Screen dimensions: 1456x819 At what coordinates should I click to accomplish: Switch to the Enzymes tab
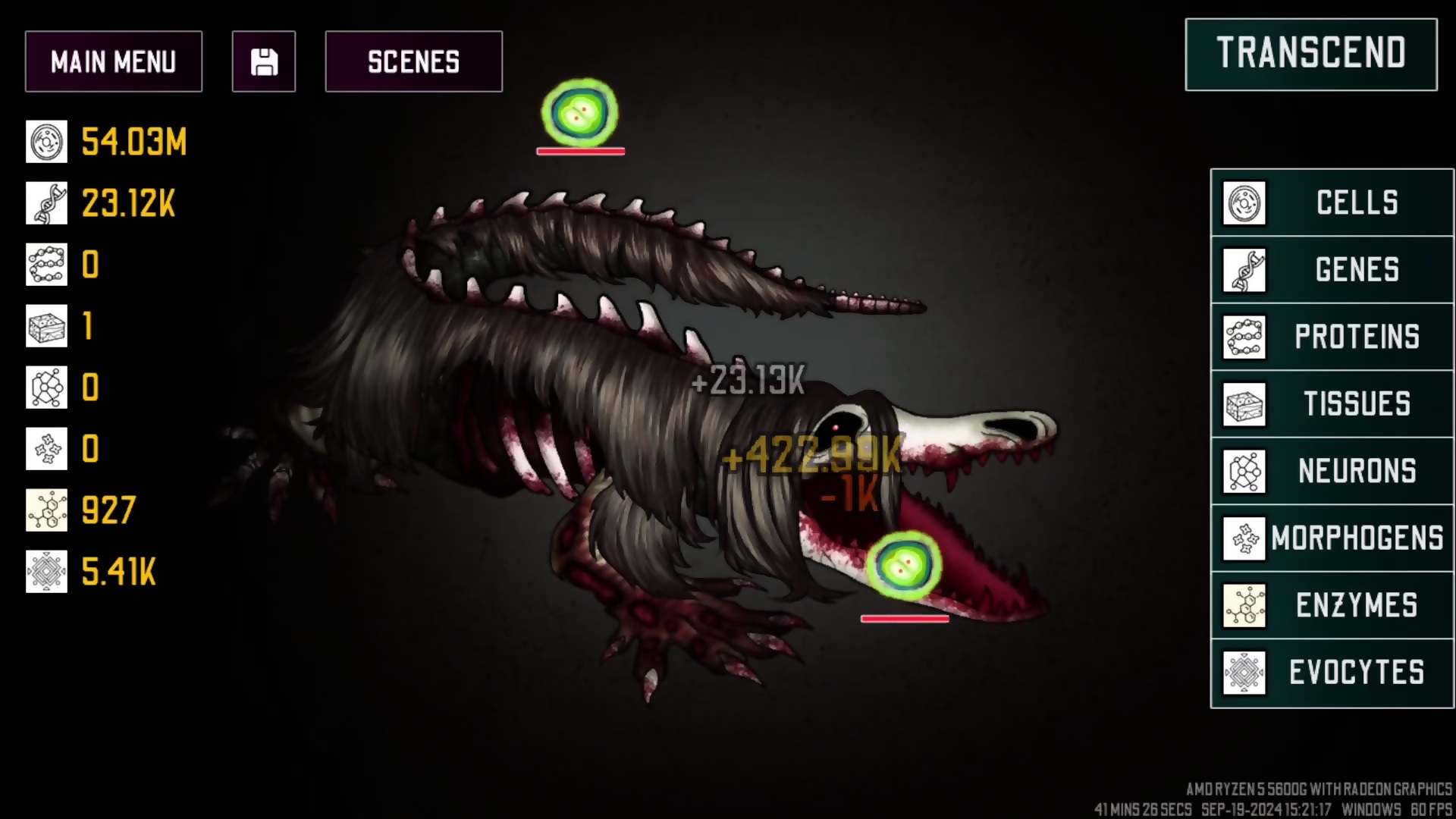(1332, 605)
